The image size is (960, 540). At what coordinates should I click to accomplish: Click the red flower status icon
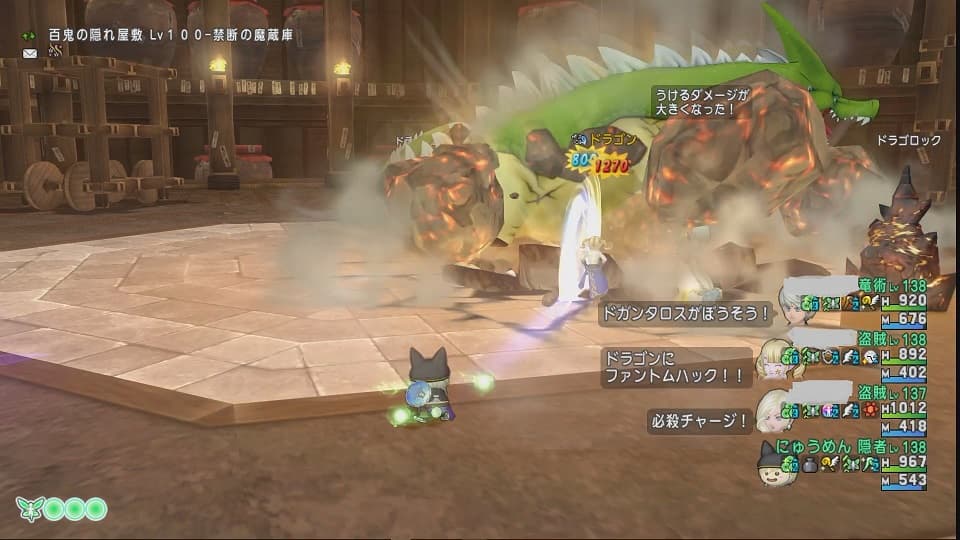click(x=870, y=410)
